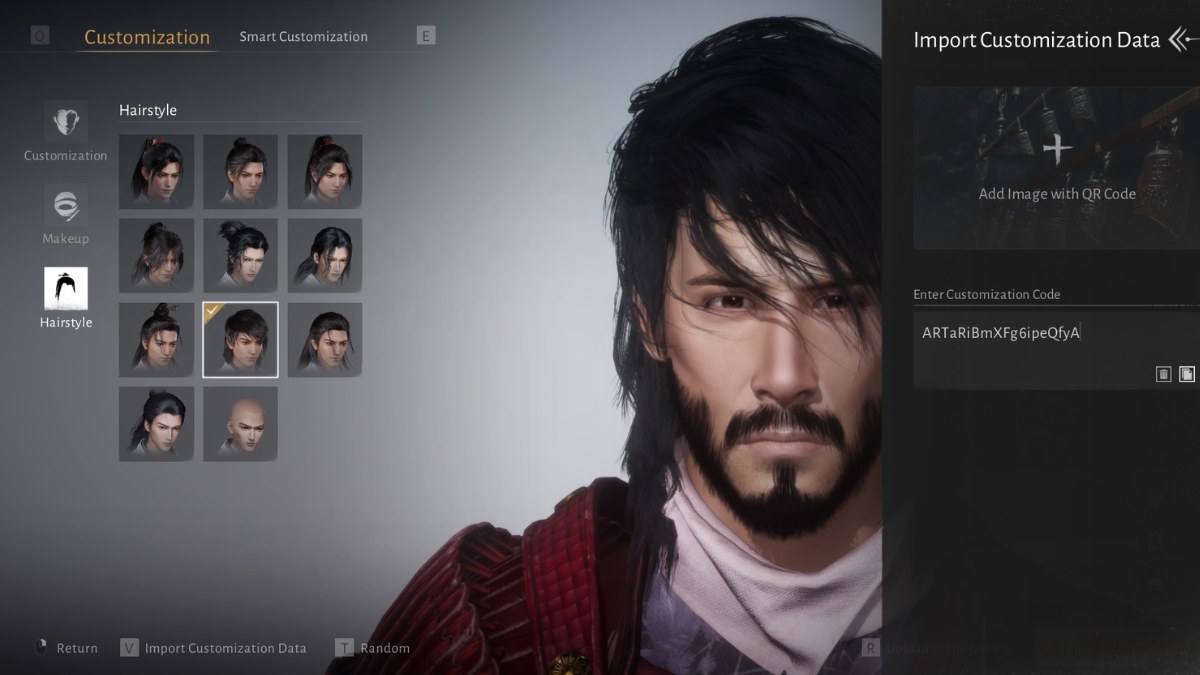Open the Customization tab

[x=146, y=37]
